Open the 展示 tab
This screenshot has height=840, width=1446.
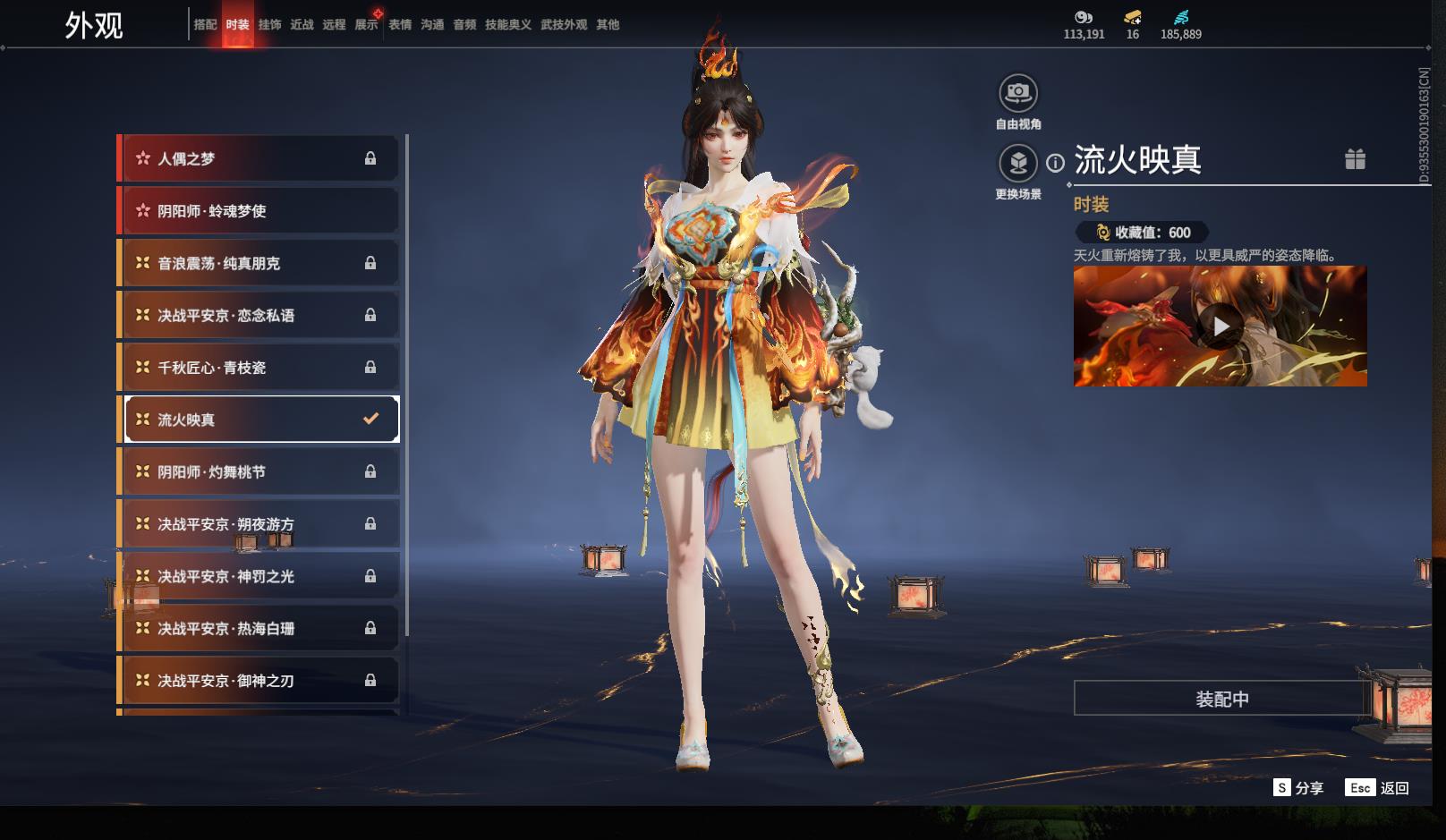(366, 25)
